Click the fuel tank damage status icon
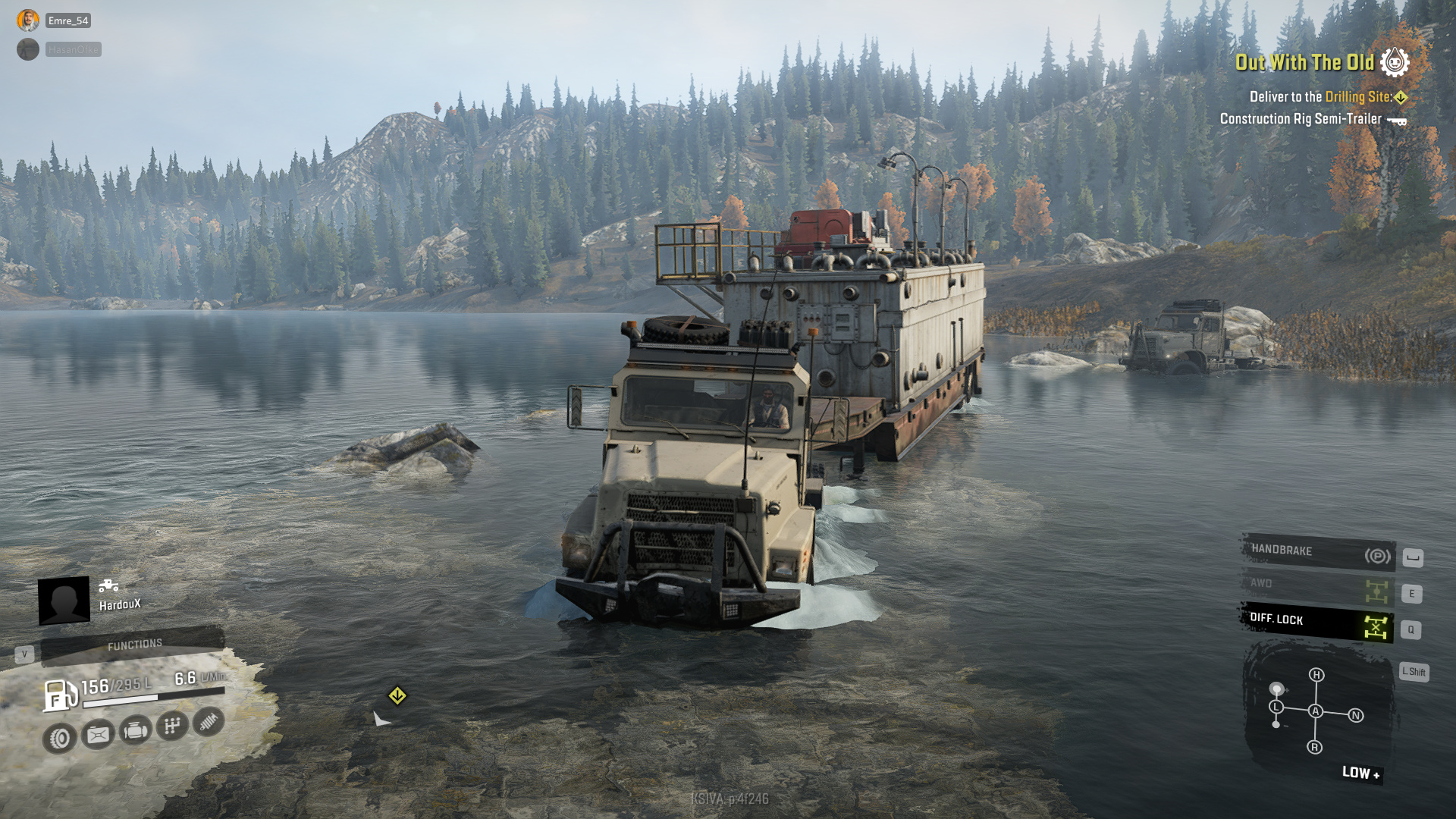 coord(98,734)
